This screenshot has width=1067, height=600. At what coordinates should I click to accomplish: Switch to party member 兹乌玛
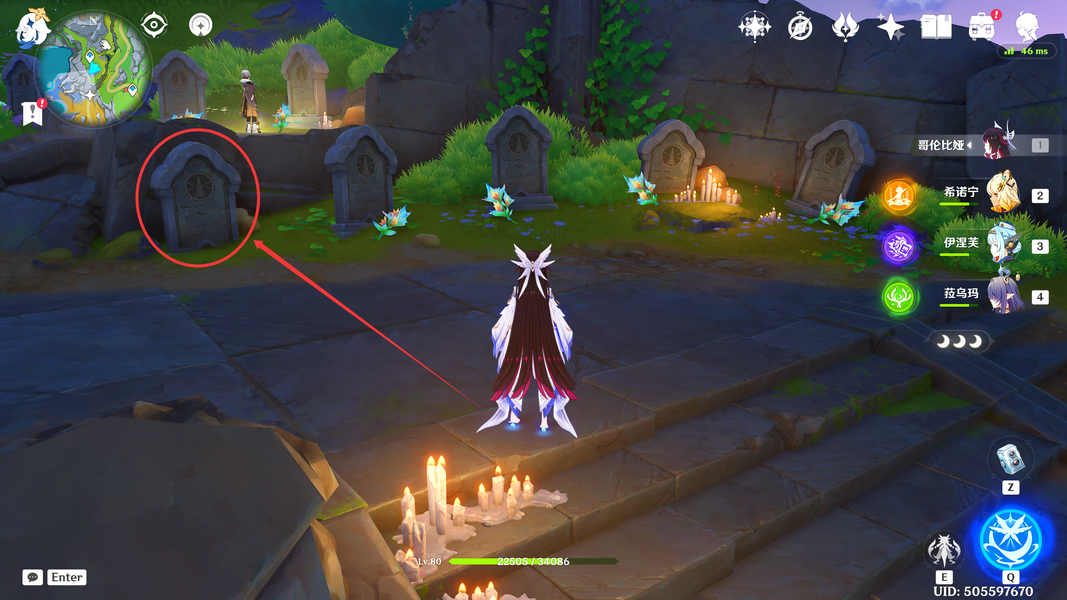[1003, 296]
